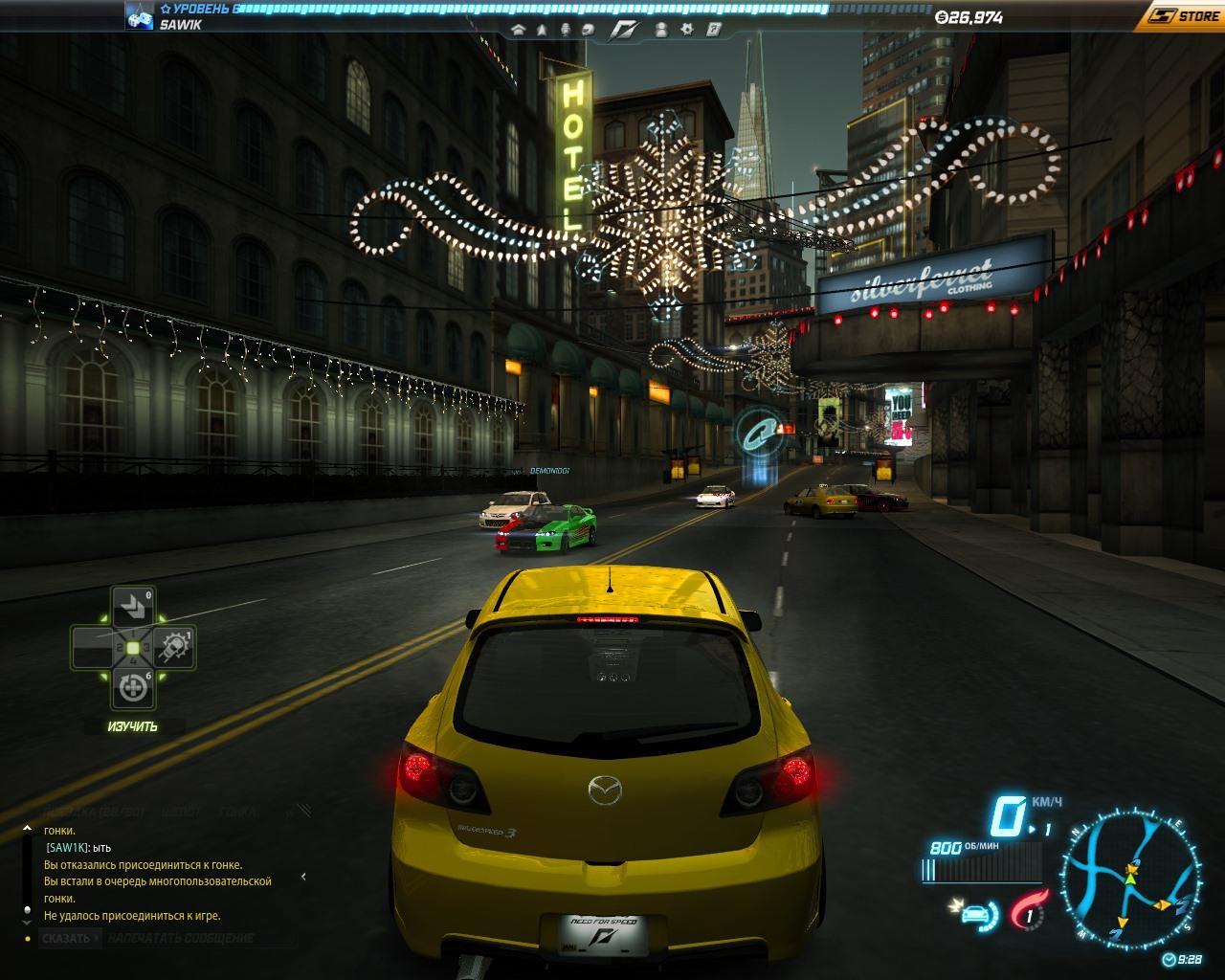Activate the circular-arrow cross powerup slot
The width and height of the screenshot is (1225, 980).
[x=132, y=688]
